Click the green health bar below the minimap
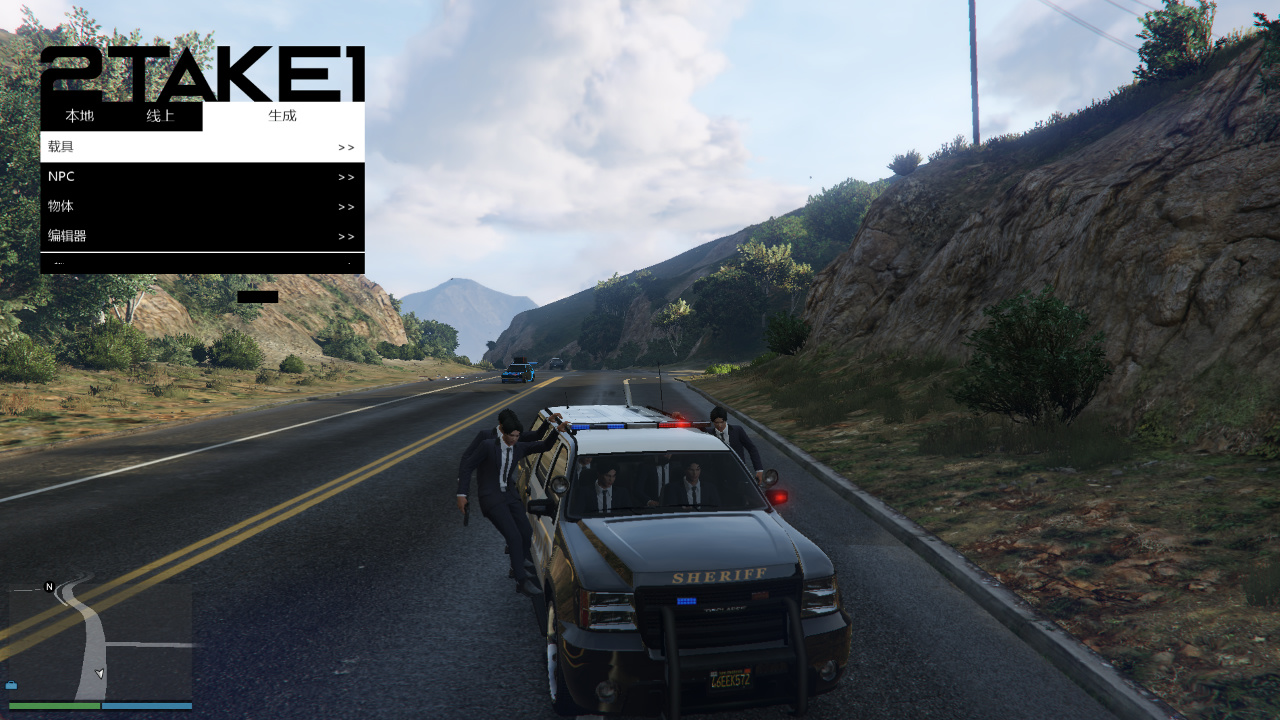Viewport: 1280px width, 720px height. (x=55, y=705)
